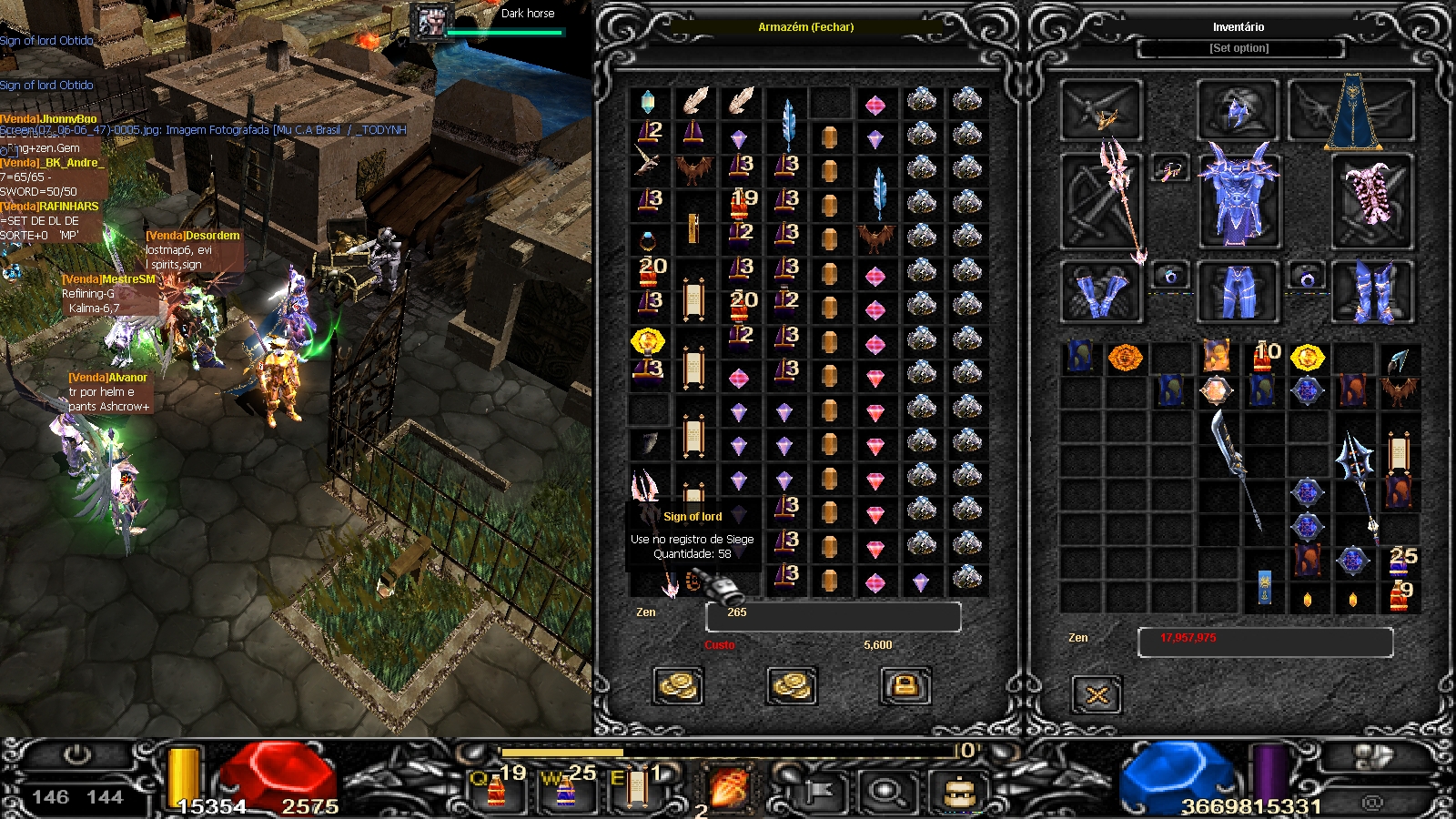Click the warehouse padlock lock button
The height and width of the screenshot is (819, 1456).
(905, 686)
